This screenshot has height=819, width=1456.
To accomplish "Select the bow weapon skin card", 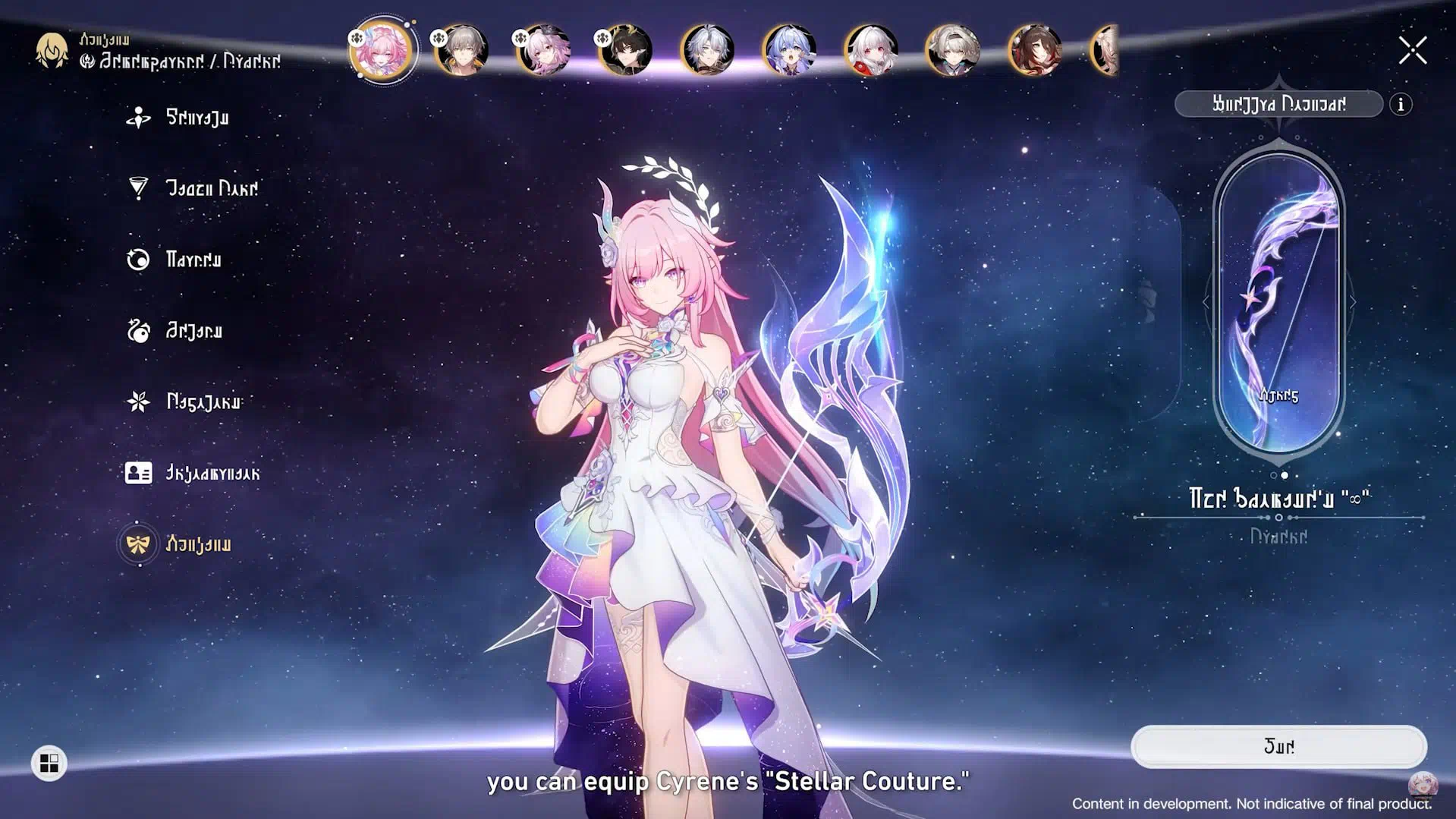I will tap(1278, 301).
